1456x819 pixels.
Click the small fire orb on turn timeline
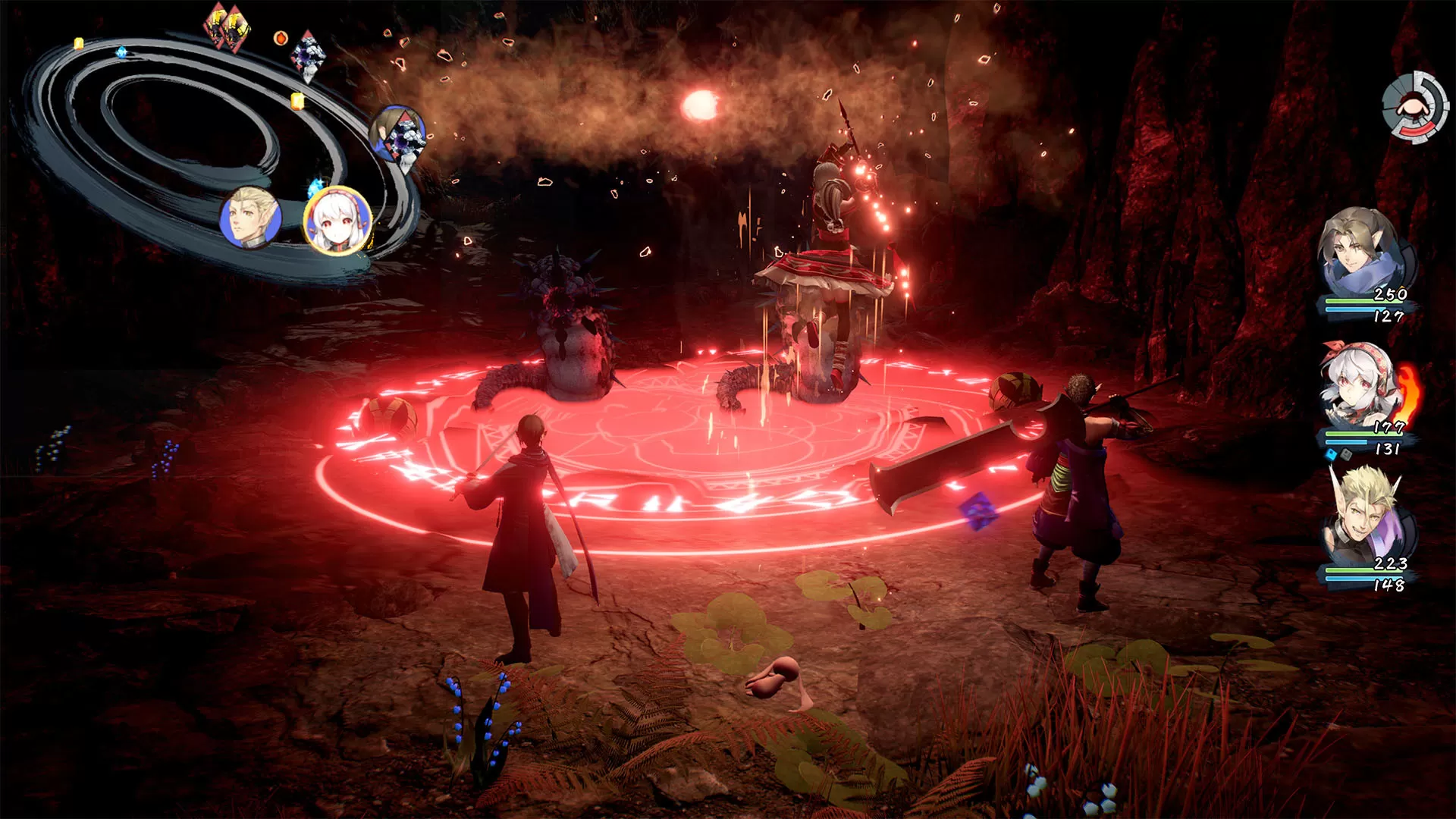(x=281, y=37)
